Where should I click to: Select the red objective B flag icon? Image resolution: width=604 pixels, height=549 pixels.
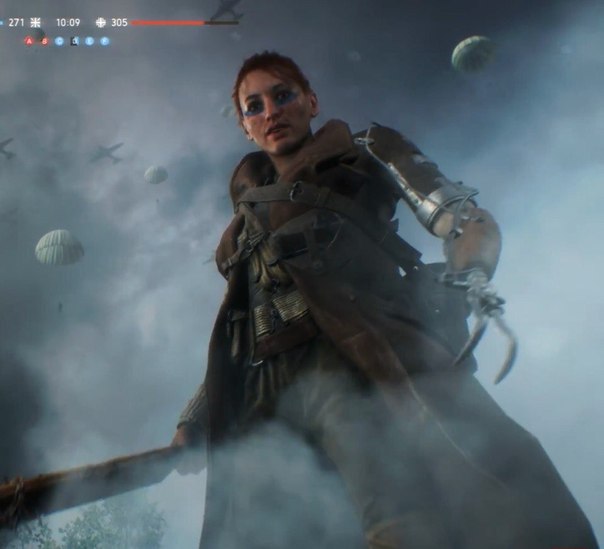(x=44, y=41)
